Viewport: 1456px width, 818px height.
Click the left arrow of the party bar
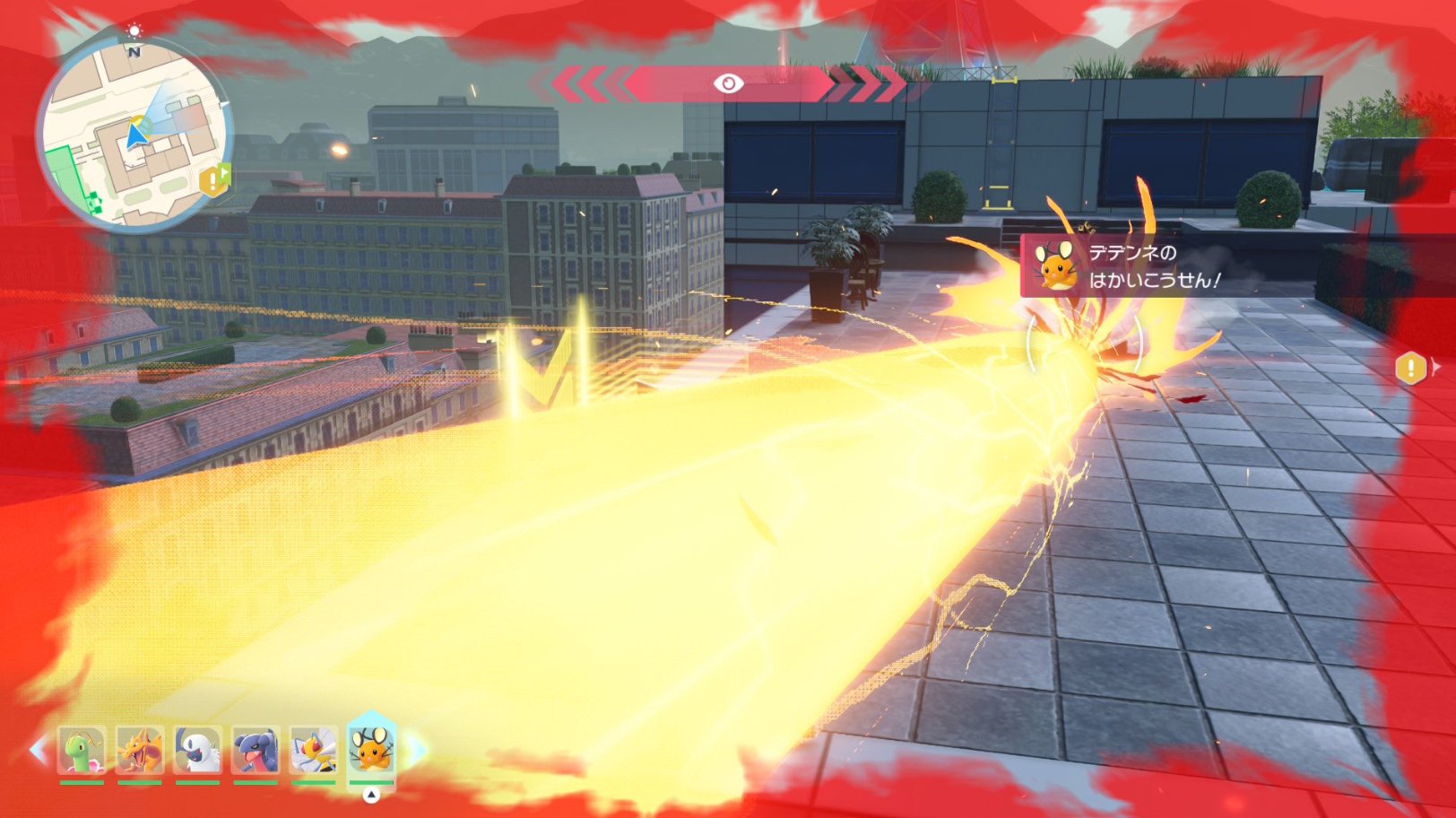[38, 750]
